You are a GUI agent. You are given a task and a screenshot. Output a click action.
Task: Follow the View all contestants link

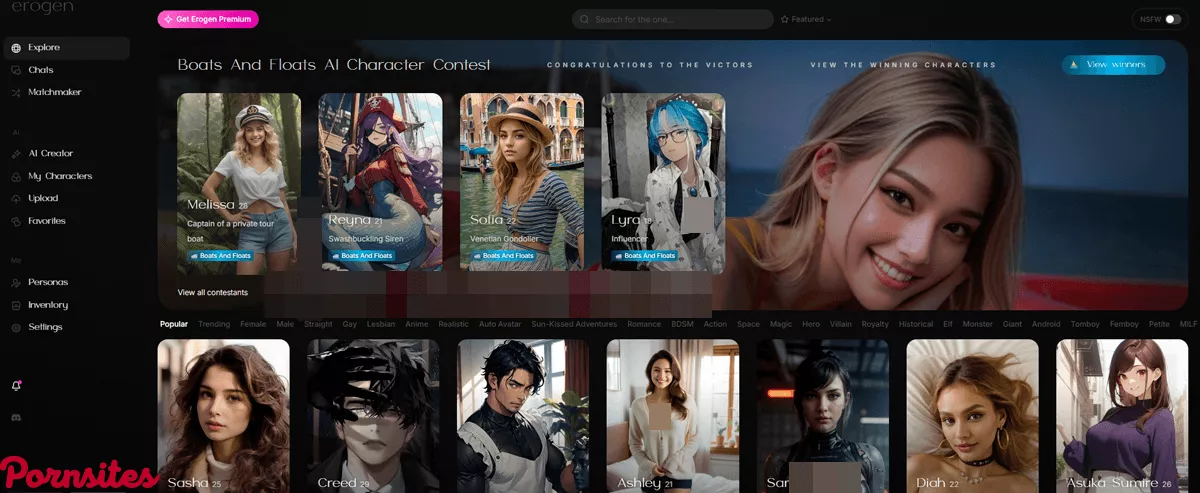point(213,292)
